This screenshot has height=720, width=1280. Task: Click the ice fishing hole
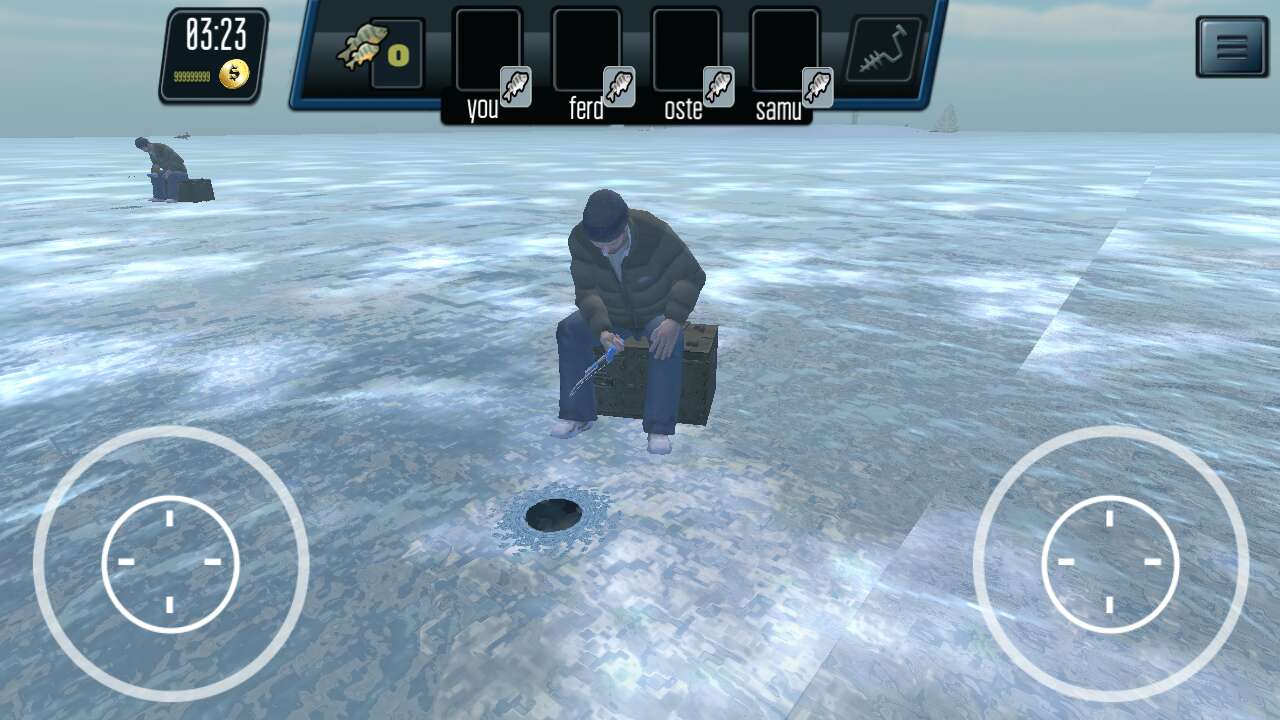coord(554,513)
